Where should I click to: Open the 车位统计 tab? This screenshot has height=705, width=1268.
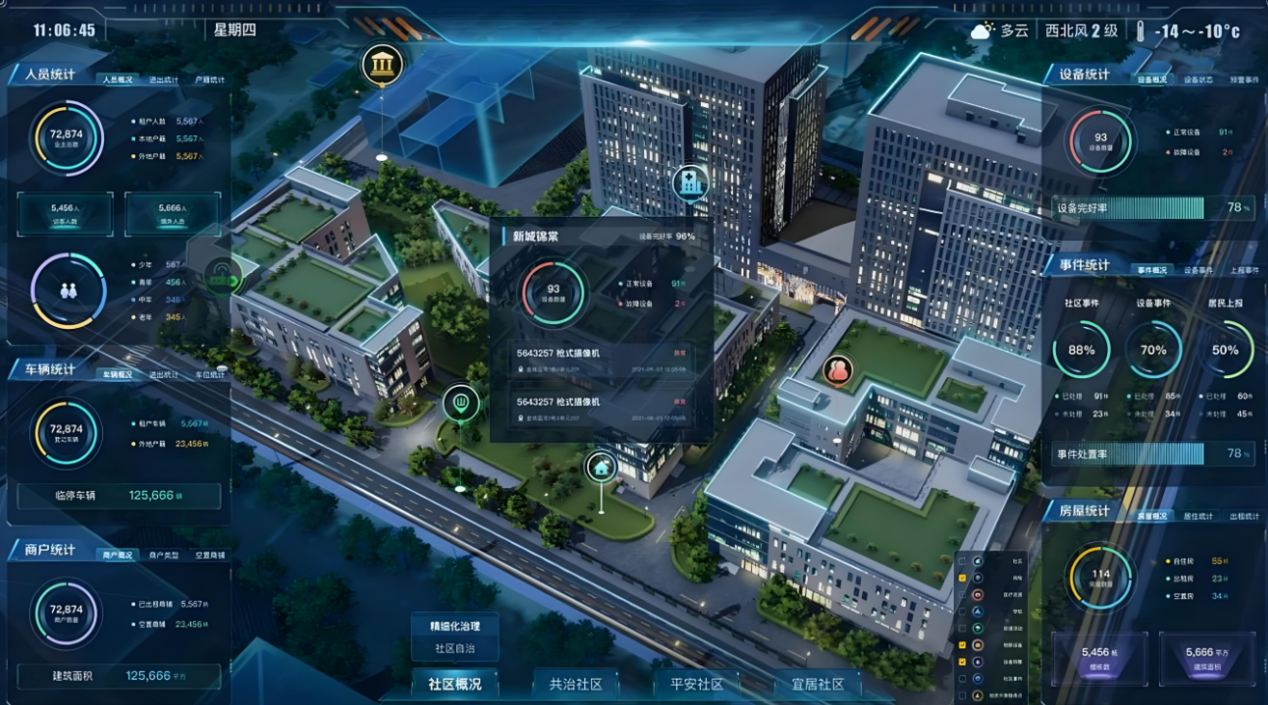(208, 375)
